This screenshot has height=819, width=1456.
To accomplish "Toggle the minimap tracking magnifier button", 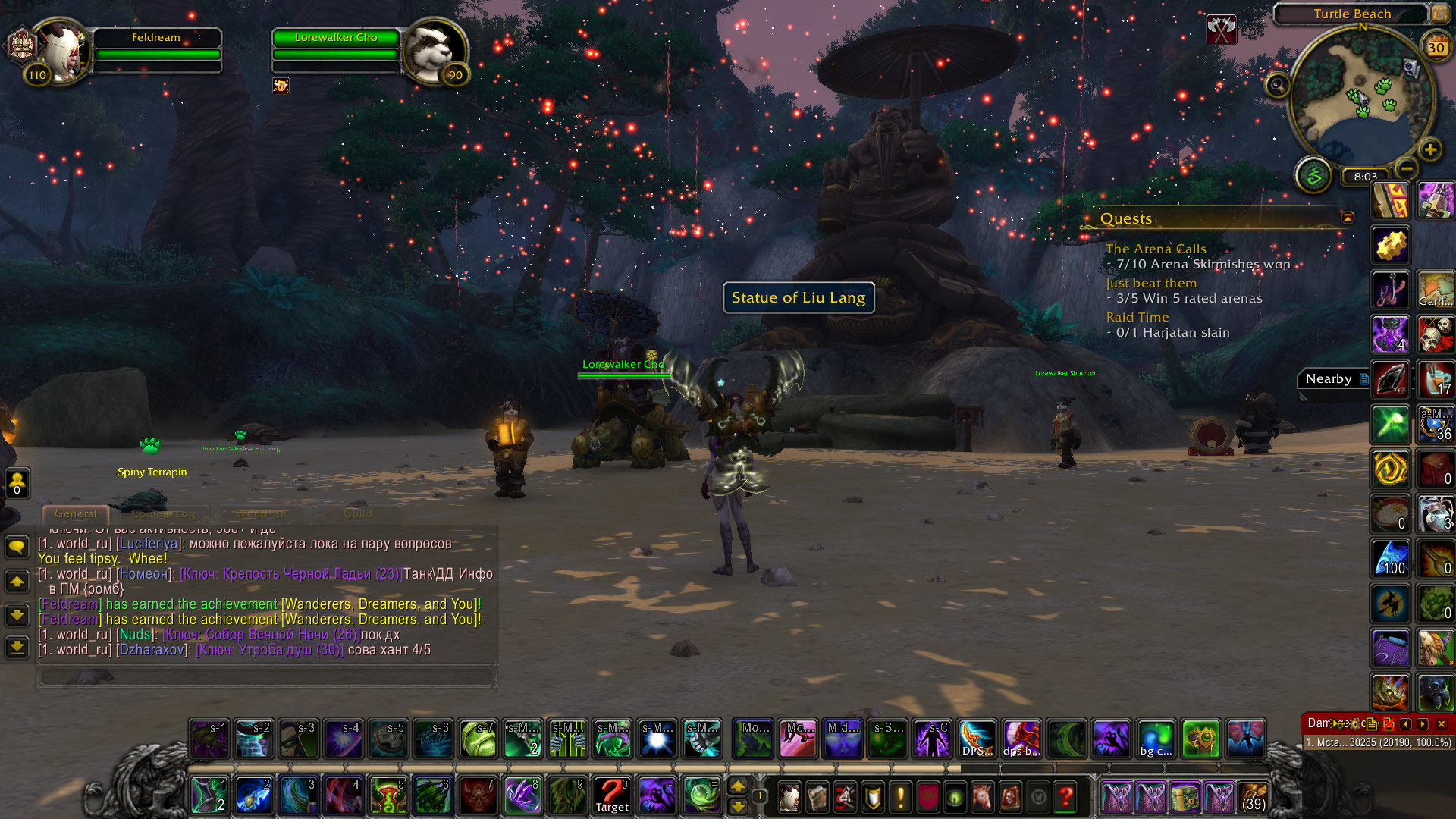I will point(1278,85).
